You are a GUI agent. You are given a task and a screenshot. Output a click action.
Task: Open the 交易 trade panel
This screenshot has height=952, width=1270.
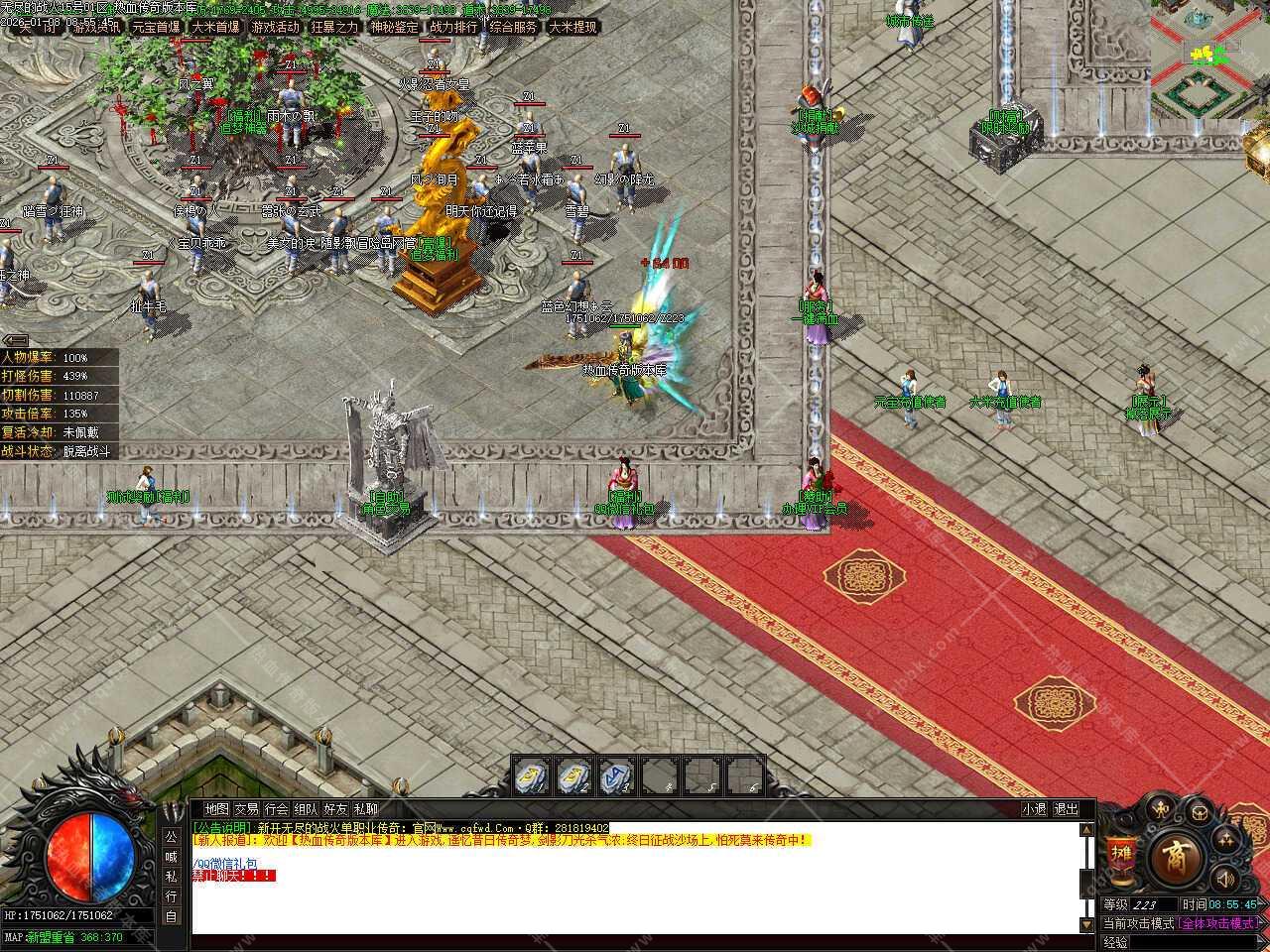pos(246,809)
